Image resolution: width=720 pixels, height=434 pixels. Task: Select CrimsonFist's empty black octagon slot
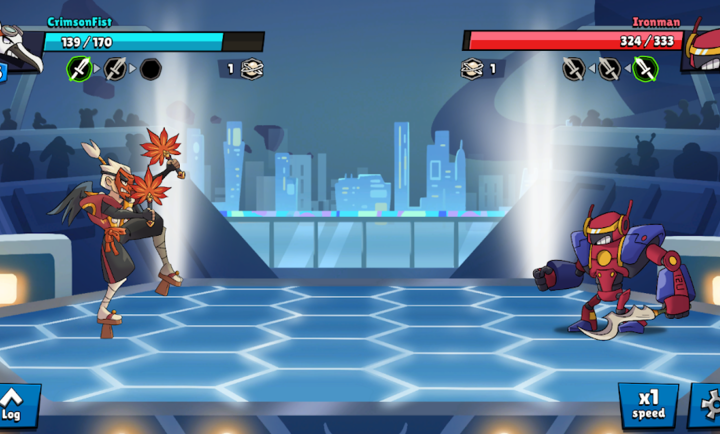point(150,69)
